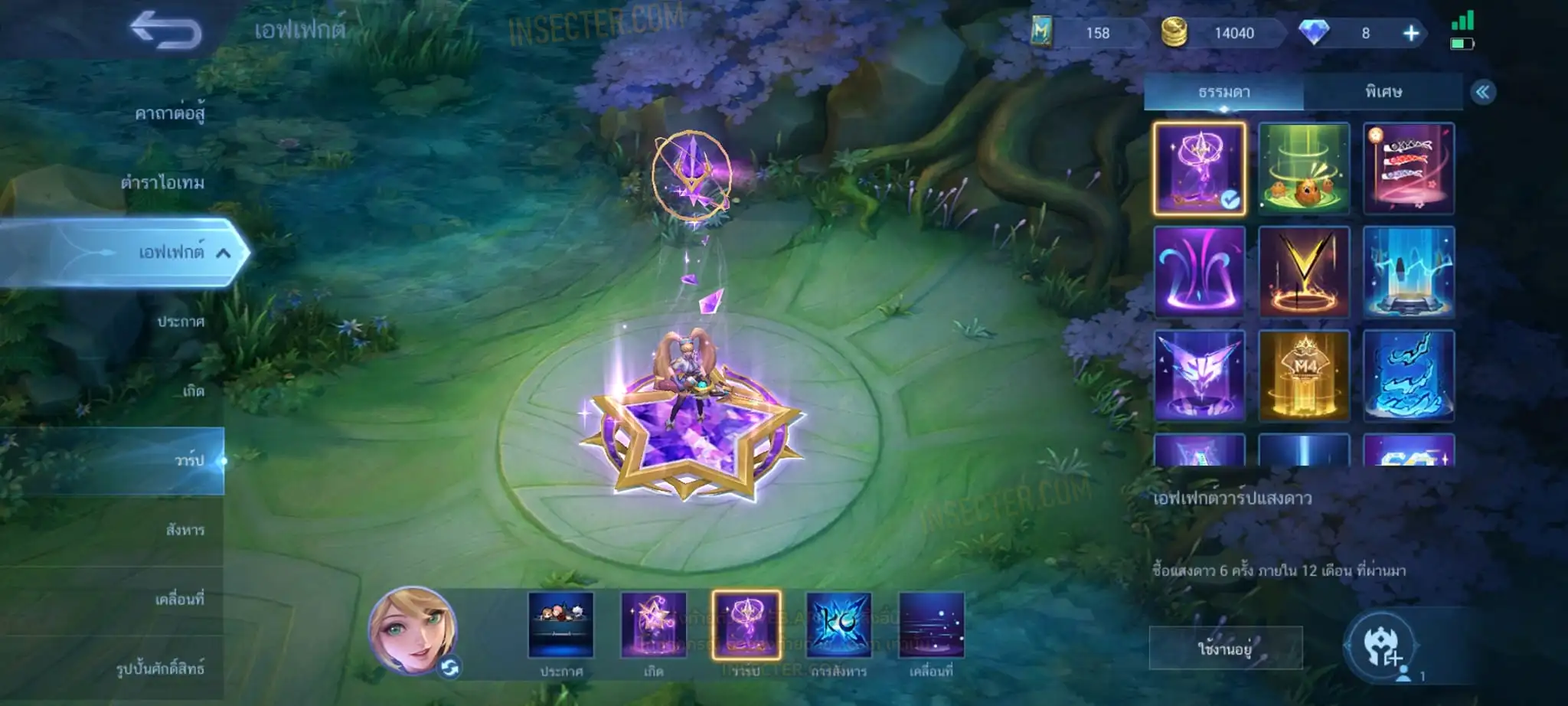This screenshot has height=706, width=1568.
Task: Switch to the พิเศษ tab
Action: pyautogui.click(x=1383, y=93)
